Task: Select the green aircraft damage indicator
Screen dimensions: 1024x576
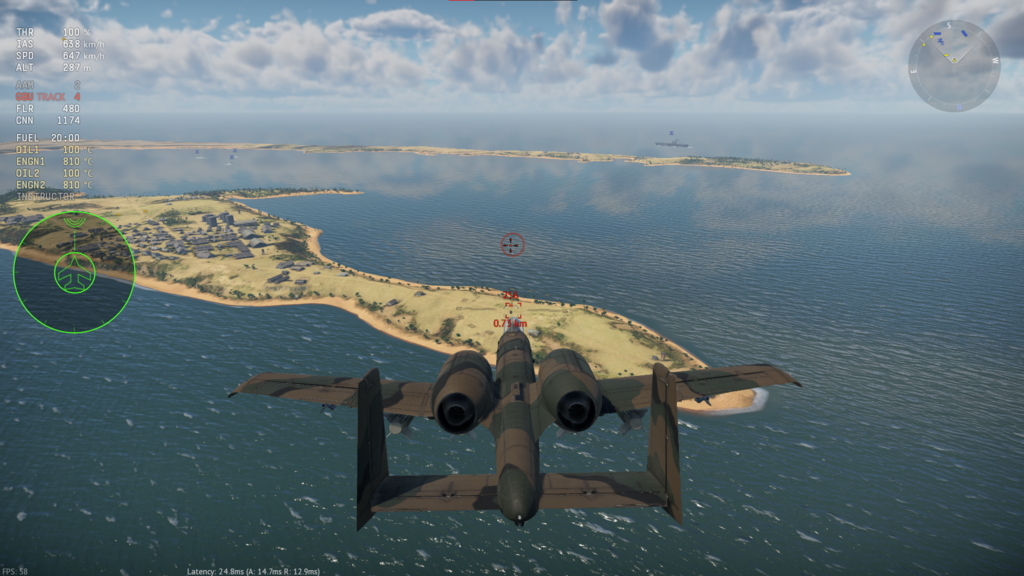Action: tap(74, 272)
